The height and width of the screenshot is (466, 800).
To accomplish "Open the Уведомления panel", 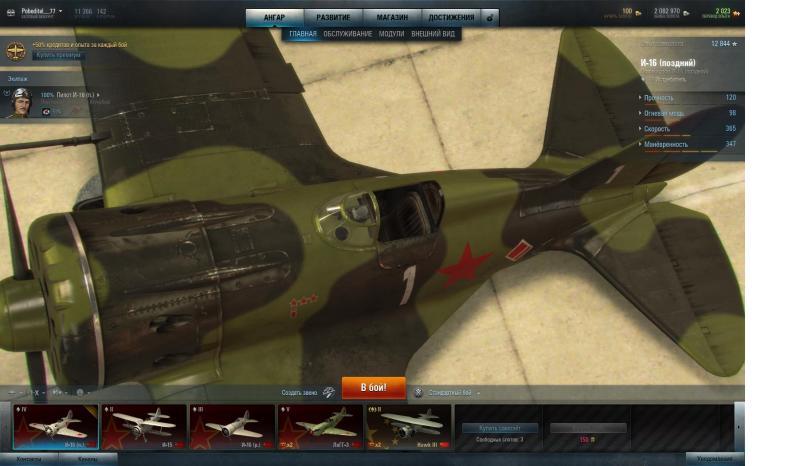I will click(x=716, y=460).
